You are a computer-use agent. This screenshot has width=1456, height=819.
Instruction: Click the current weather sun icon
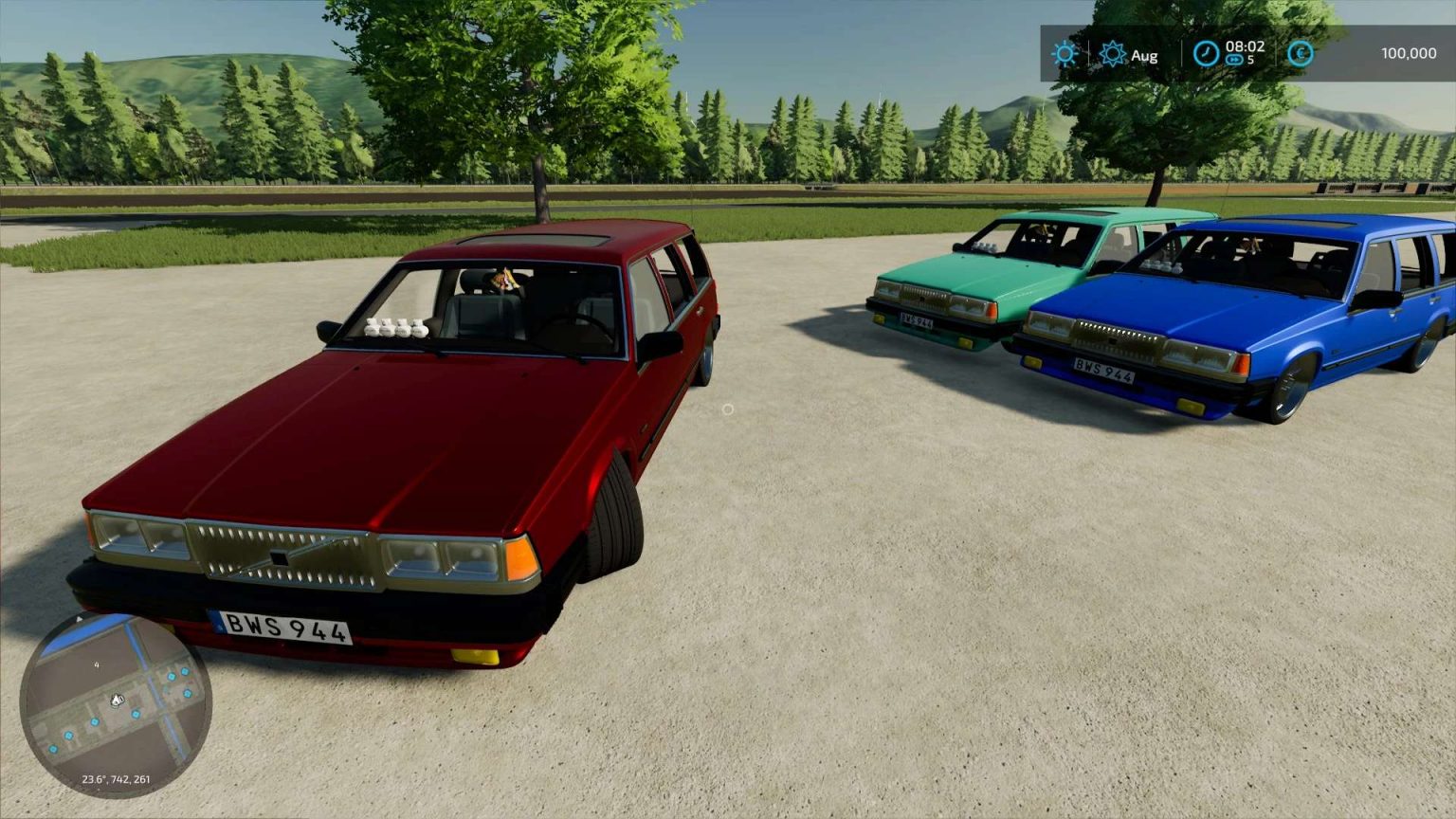[1065, 55]
